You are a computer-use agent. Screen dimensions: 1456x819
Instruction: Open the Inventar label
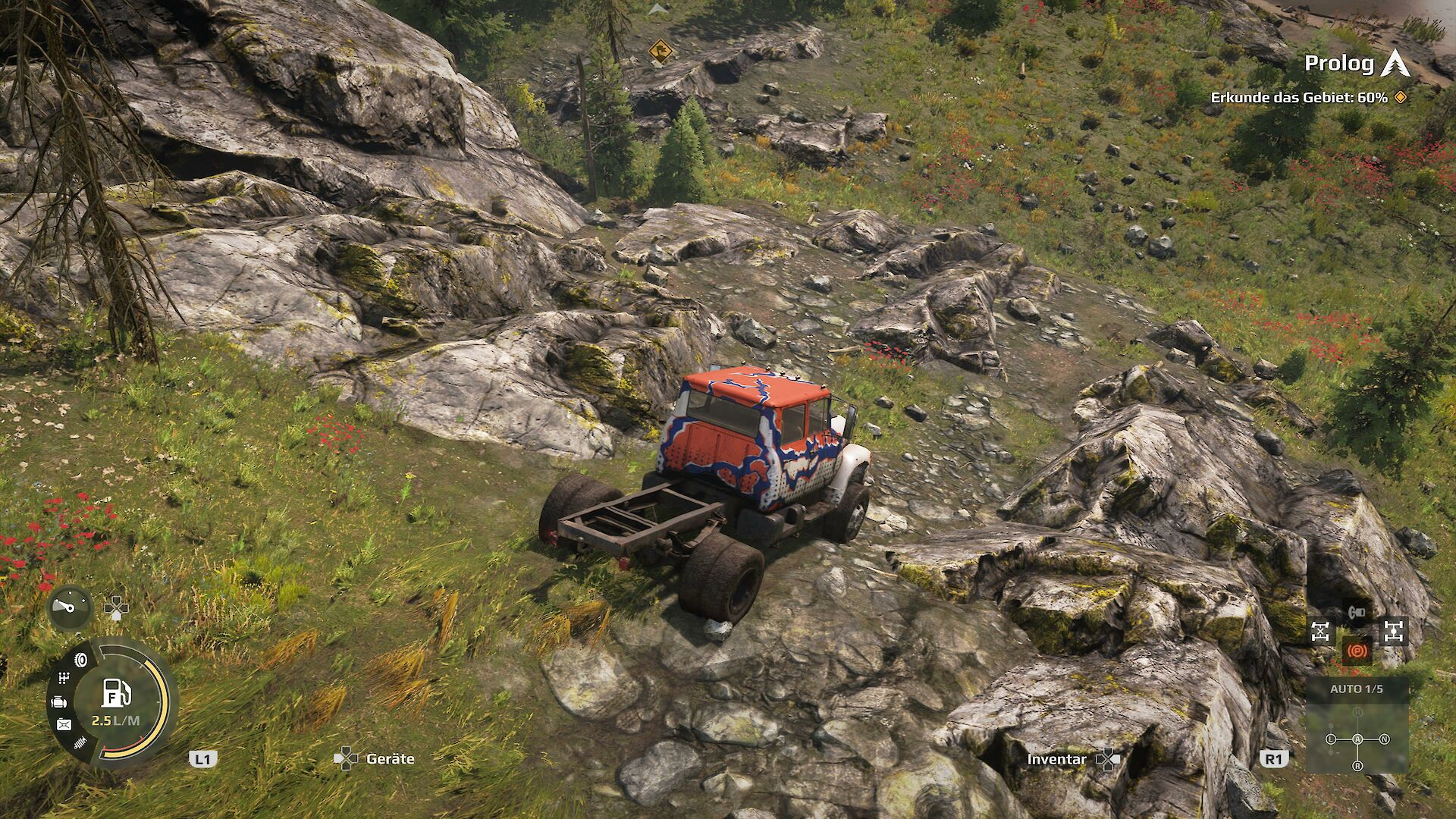point(1056,759)
